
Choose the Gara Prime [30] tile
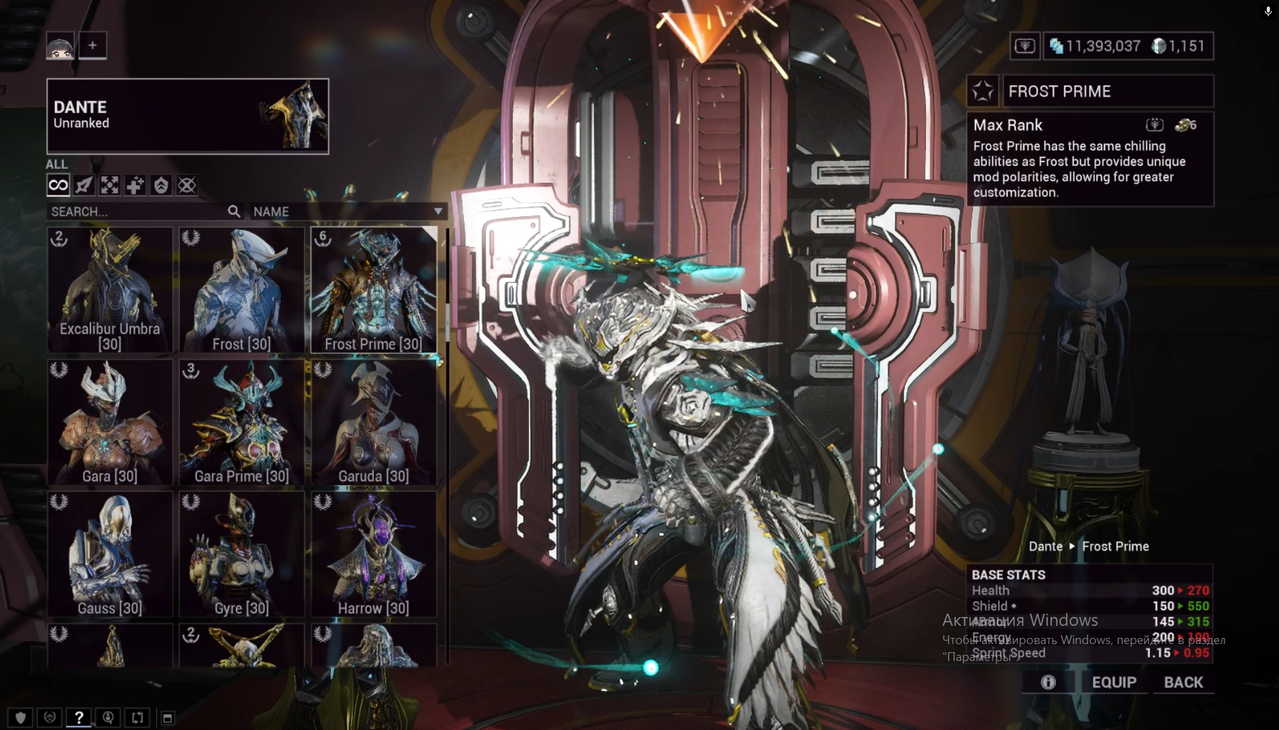pos(242,422)
